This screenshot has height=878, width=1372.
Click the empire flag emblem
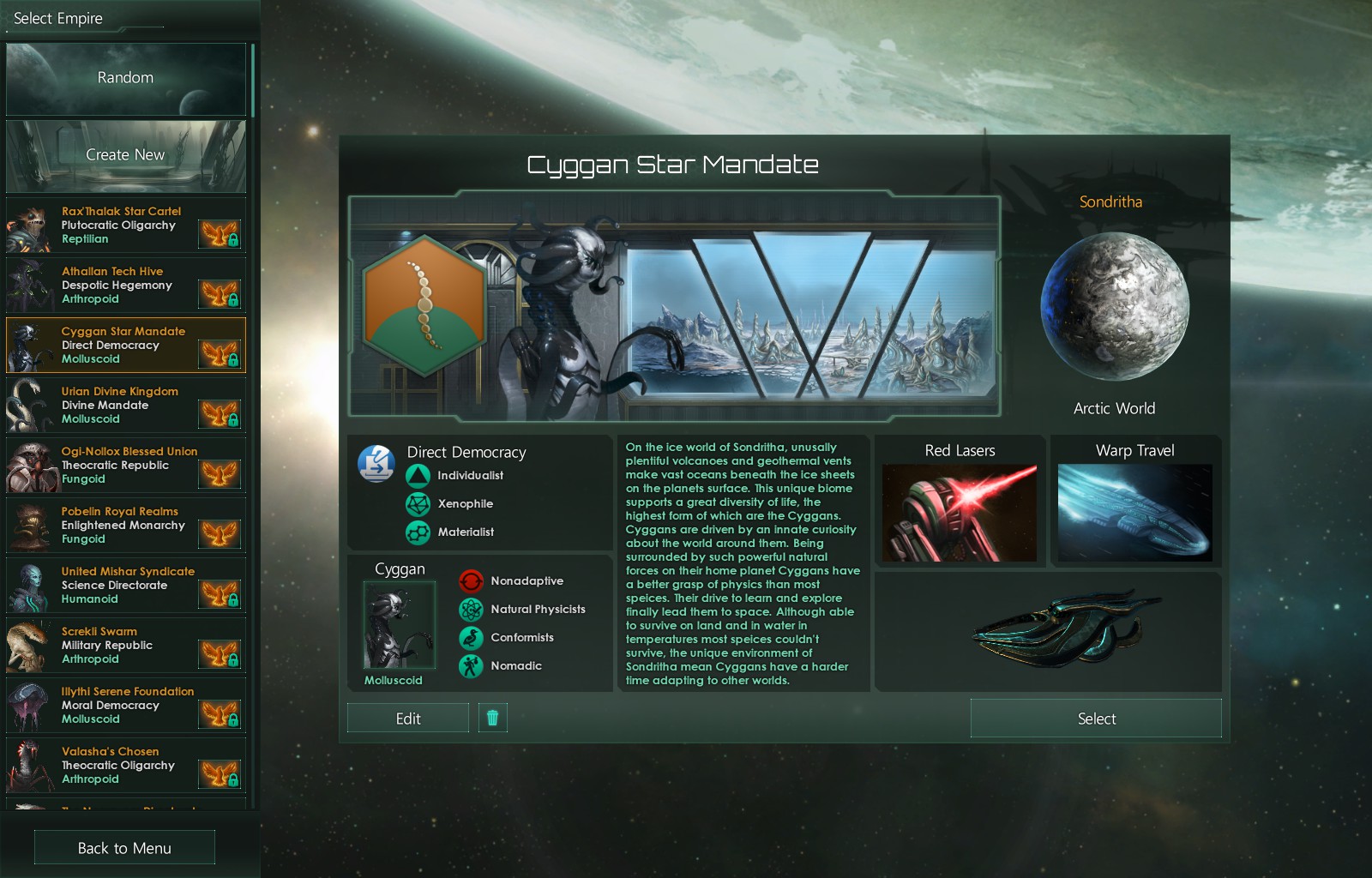pos(424,307)
